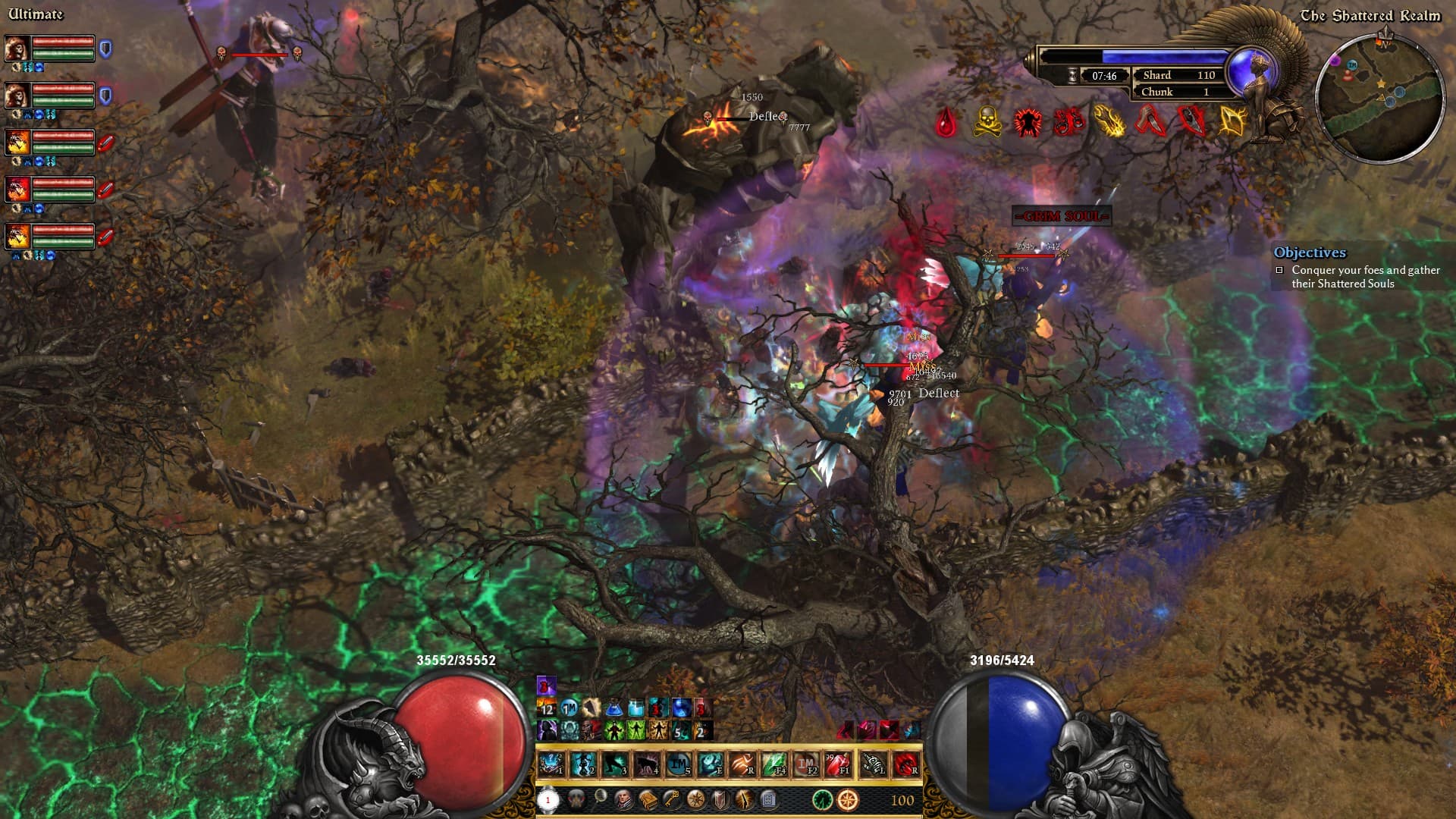Image resolution: width=1456 pixels, height=819 pixels.
Task: Click the circular minimap
Action: pos(1379,97)
